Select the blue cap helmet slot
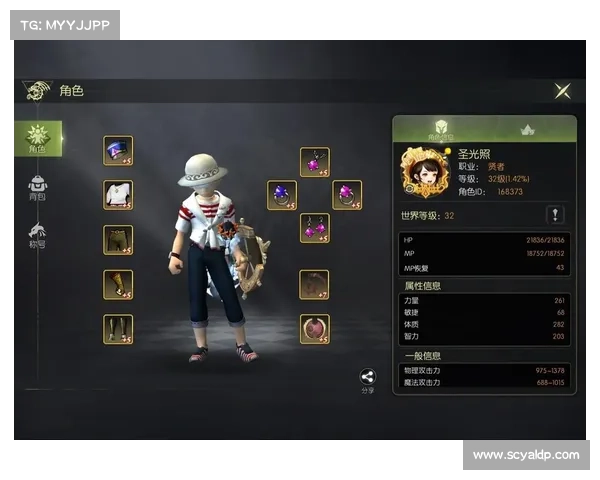Viewport: 600px width, 480px height. tap(118, 151)
